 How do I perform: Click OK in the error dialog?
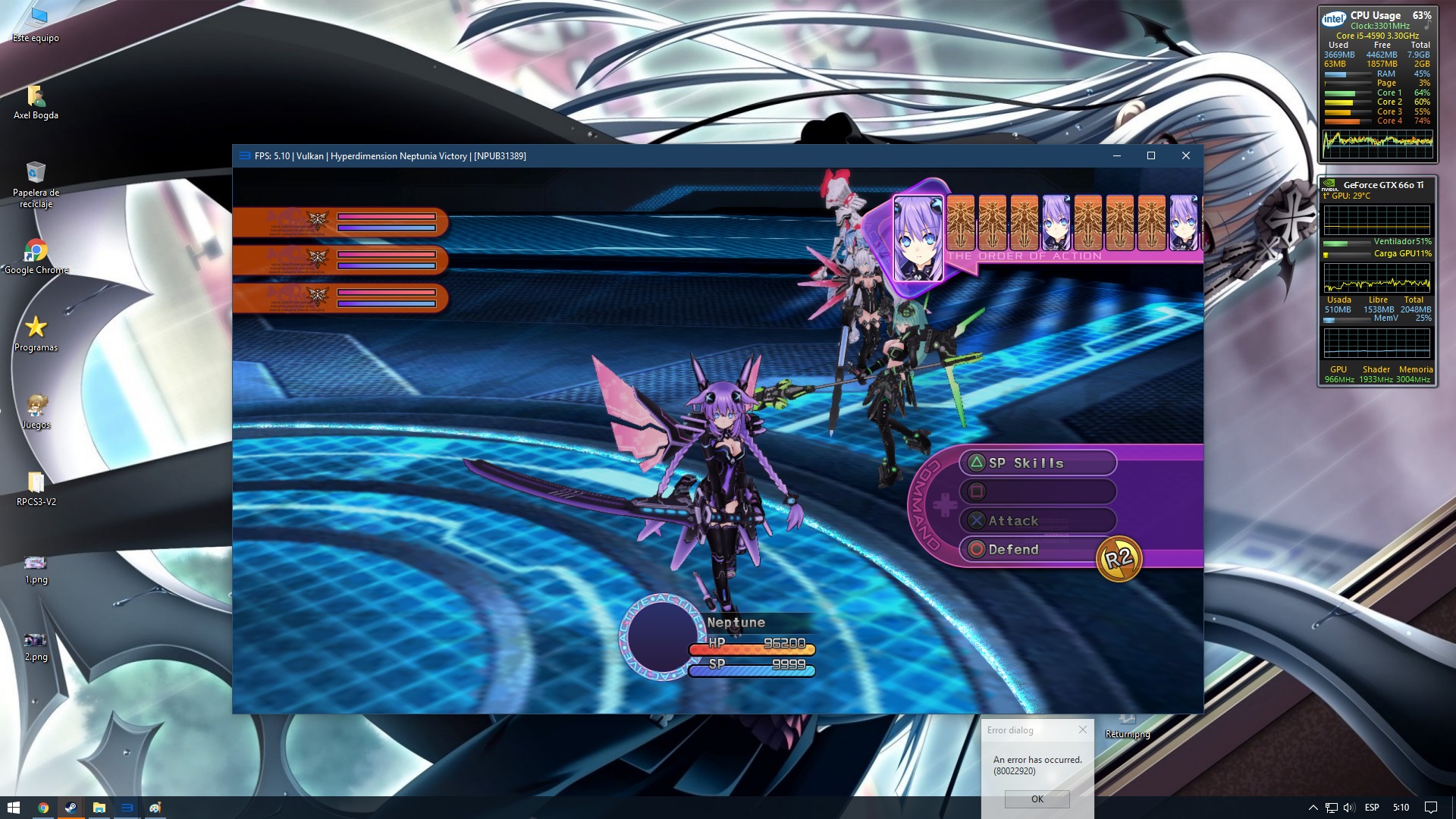click(x=1037, y=799)
